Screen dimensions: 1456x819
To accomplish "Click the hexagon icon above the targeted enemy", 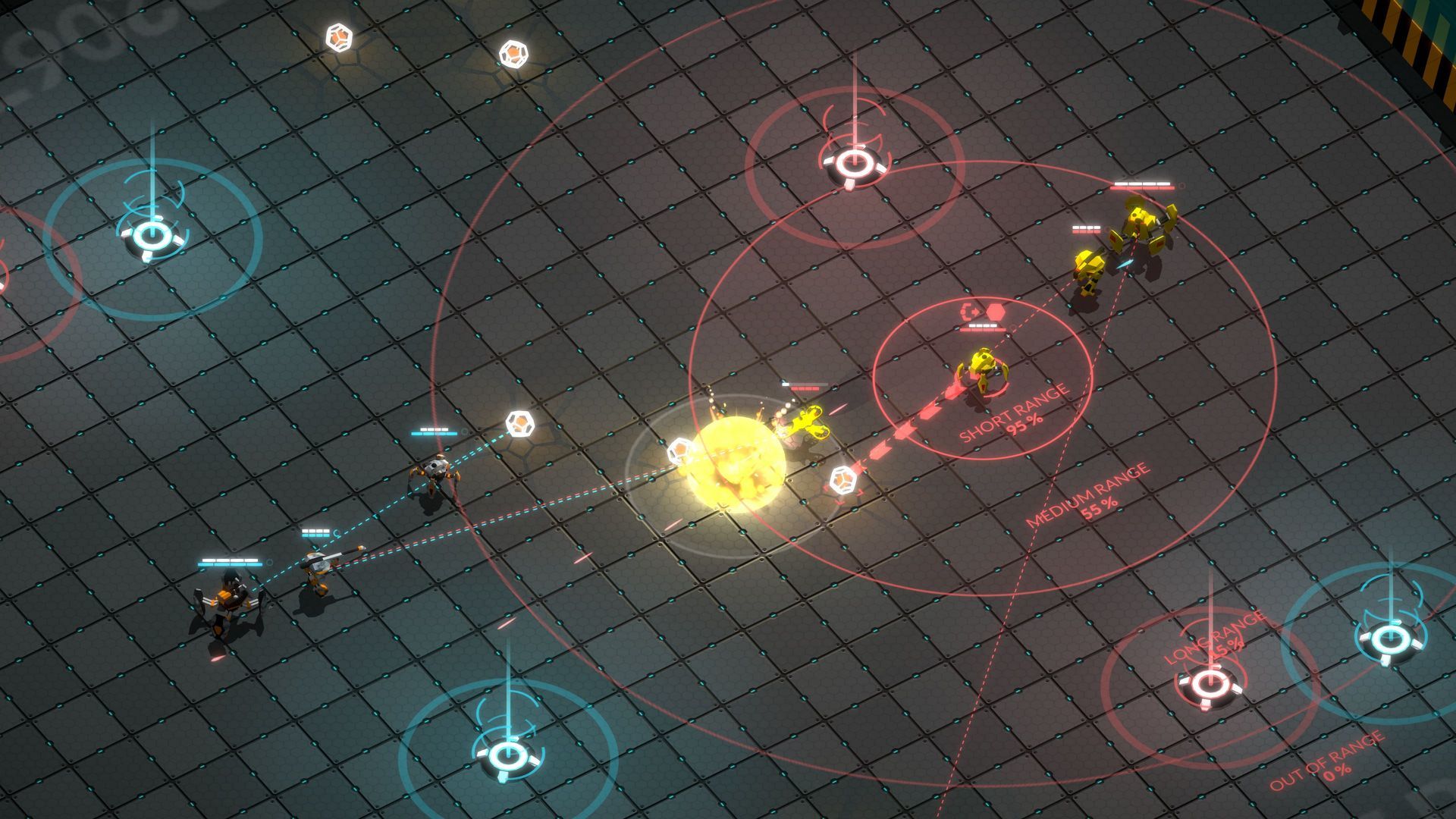I will [995, 312].
